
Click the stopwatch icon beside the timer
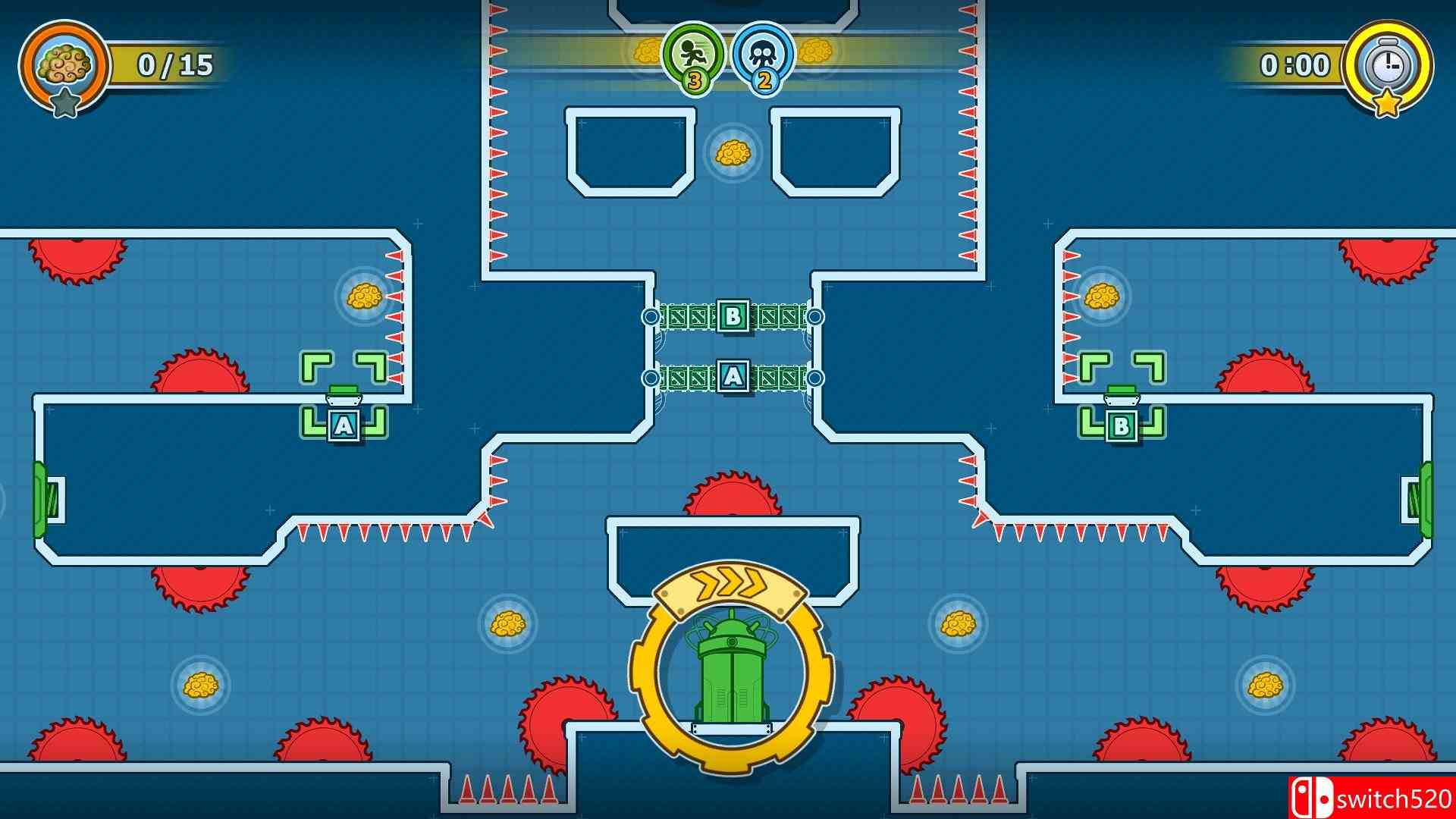coord(1388,65)
